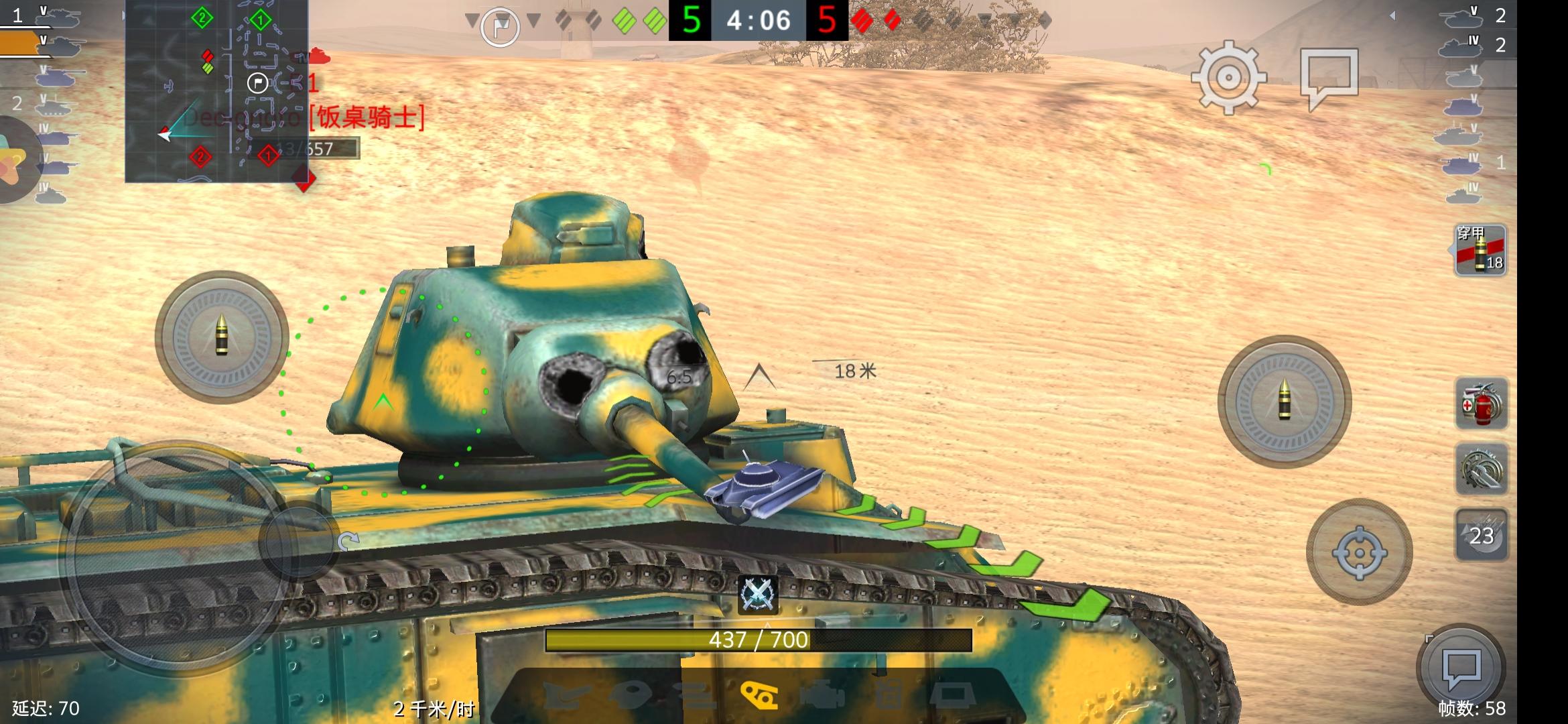Toggle sniper mode with the crosshair button
Screen dimensions: 1568x724
pos(1360,551)
